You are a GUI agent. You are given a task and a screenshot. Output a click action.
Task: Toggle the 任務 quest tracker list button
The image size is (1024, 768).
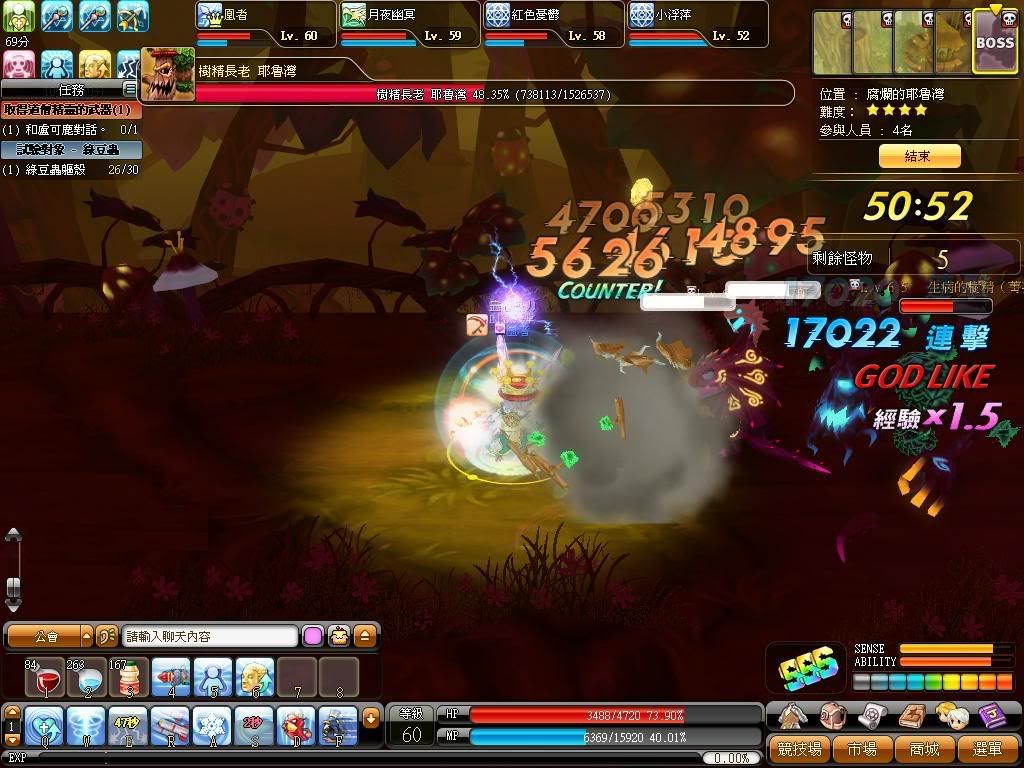pyautogui.click(x=129, y=89)
